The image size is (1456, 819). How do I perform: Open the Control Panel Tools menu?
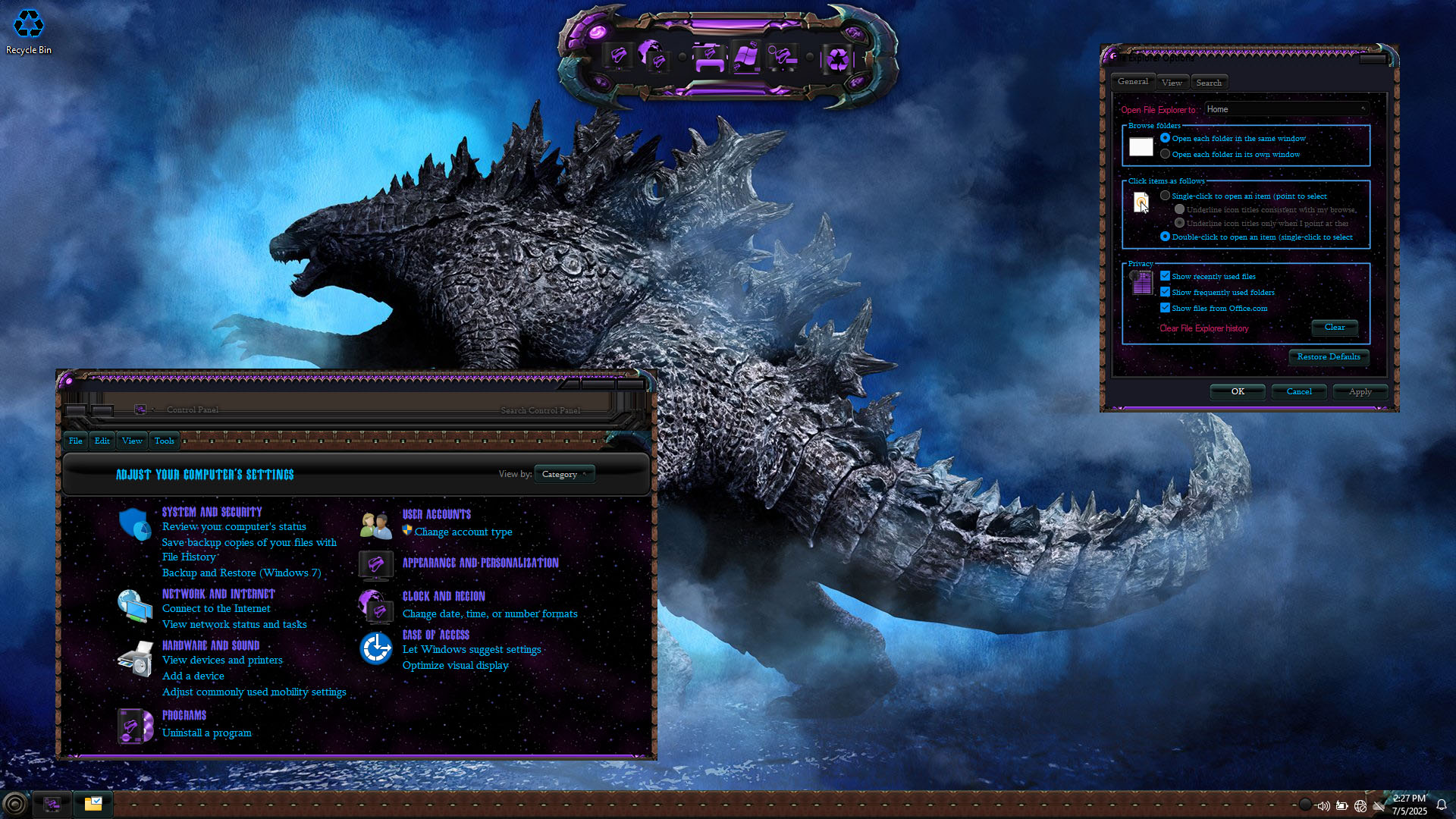point(164,441)
